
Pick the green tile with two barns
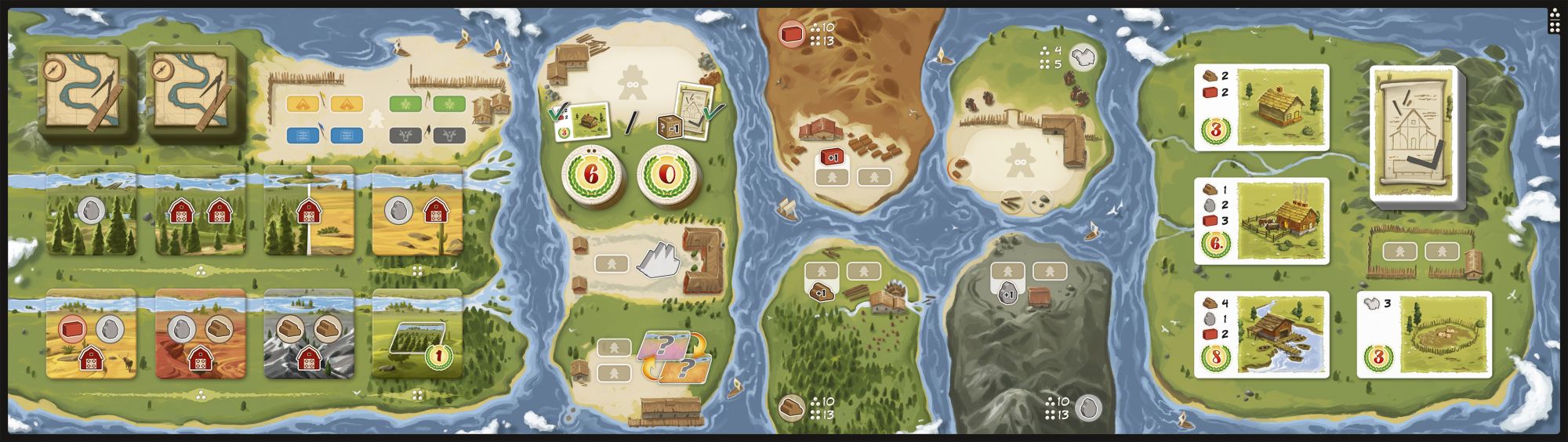199,210
